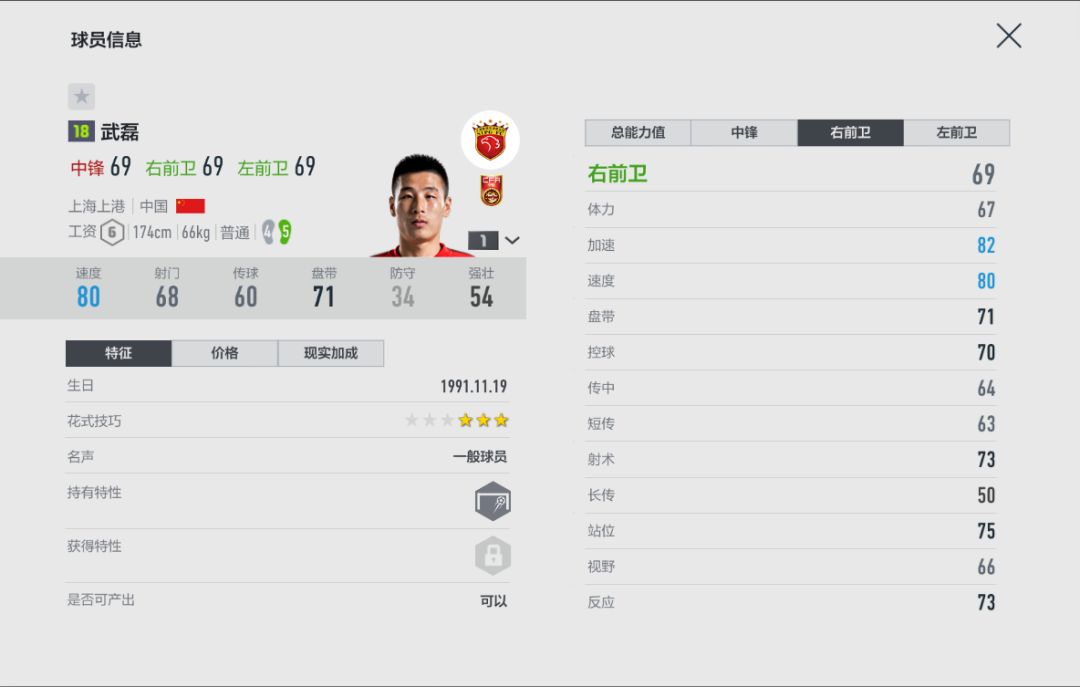Image resolution: width=1080 pixels, height=687 pixels.
Task: Toggle the favorite star icon
Action: 81,97
